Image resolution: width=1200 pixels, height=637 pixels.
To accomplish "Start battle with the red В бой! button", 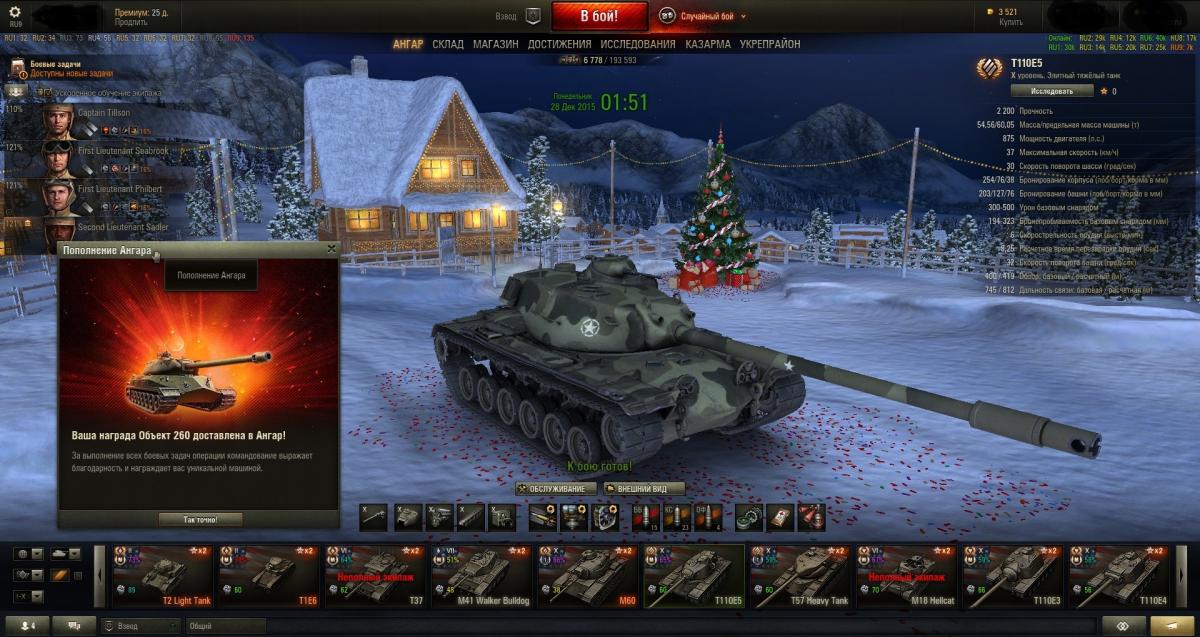I will [x=599, y=16].
